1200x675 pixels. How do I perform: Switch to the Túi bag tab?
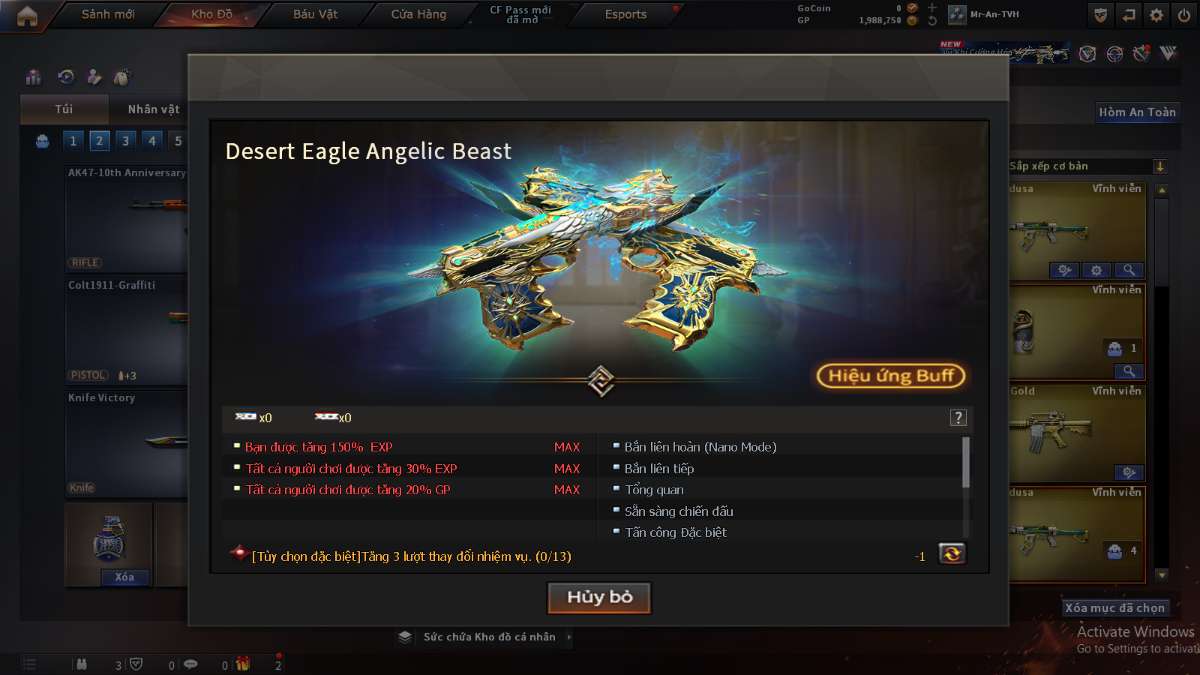[x=64, y=109]
